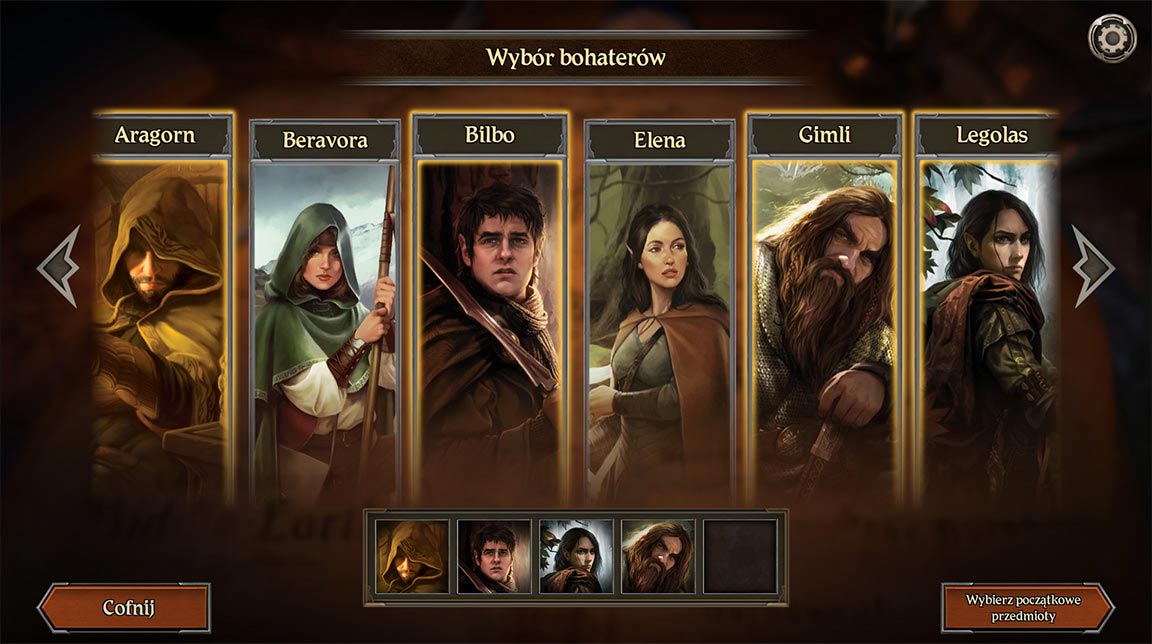Choose the Gimli hero card
Viewport: 1152px width, 644px height.
(825, 310)
